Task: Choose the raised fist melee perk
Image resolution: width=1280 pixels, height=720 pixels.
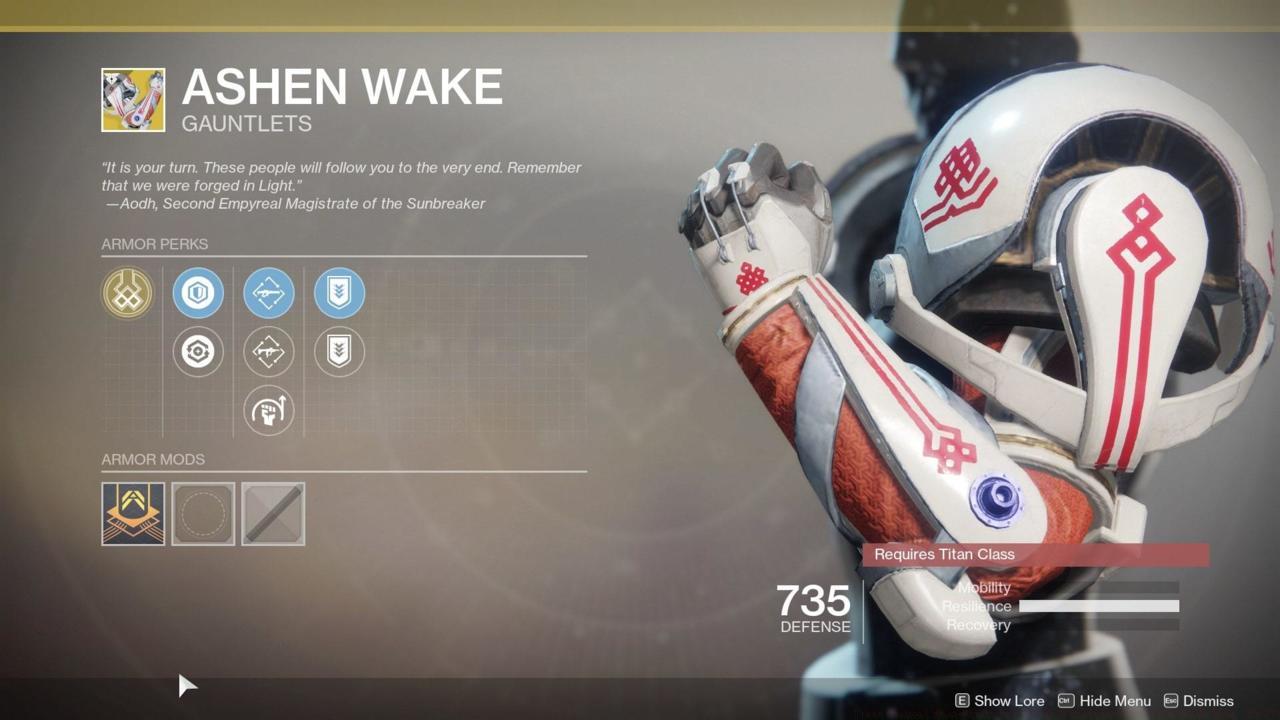Action: [x=269, y=411]
